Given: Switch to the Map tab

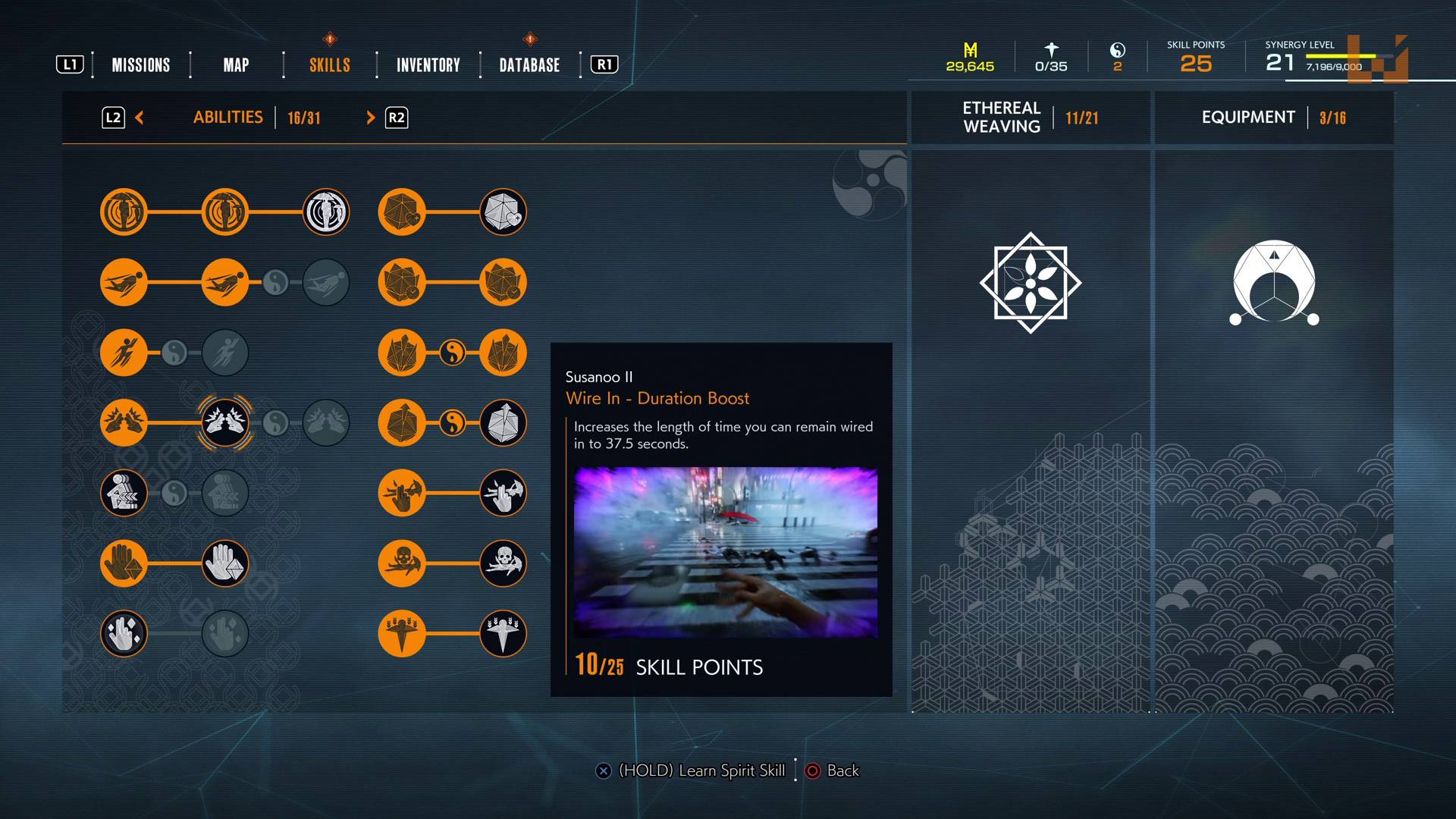Looking at the screenshot, I should [236, 65].
